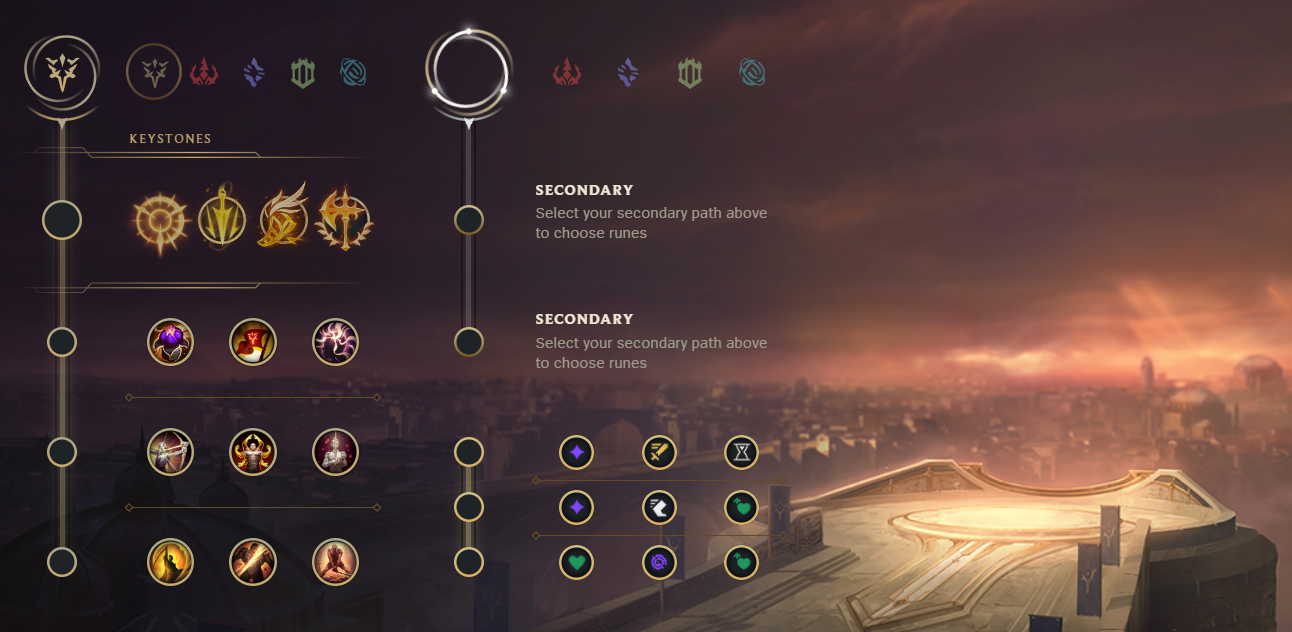1292x632 pixels.
Task: Select the Attack Speed stat shard
Action: pos(659,453)
